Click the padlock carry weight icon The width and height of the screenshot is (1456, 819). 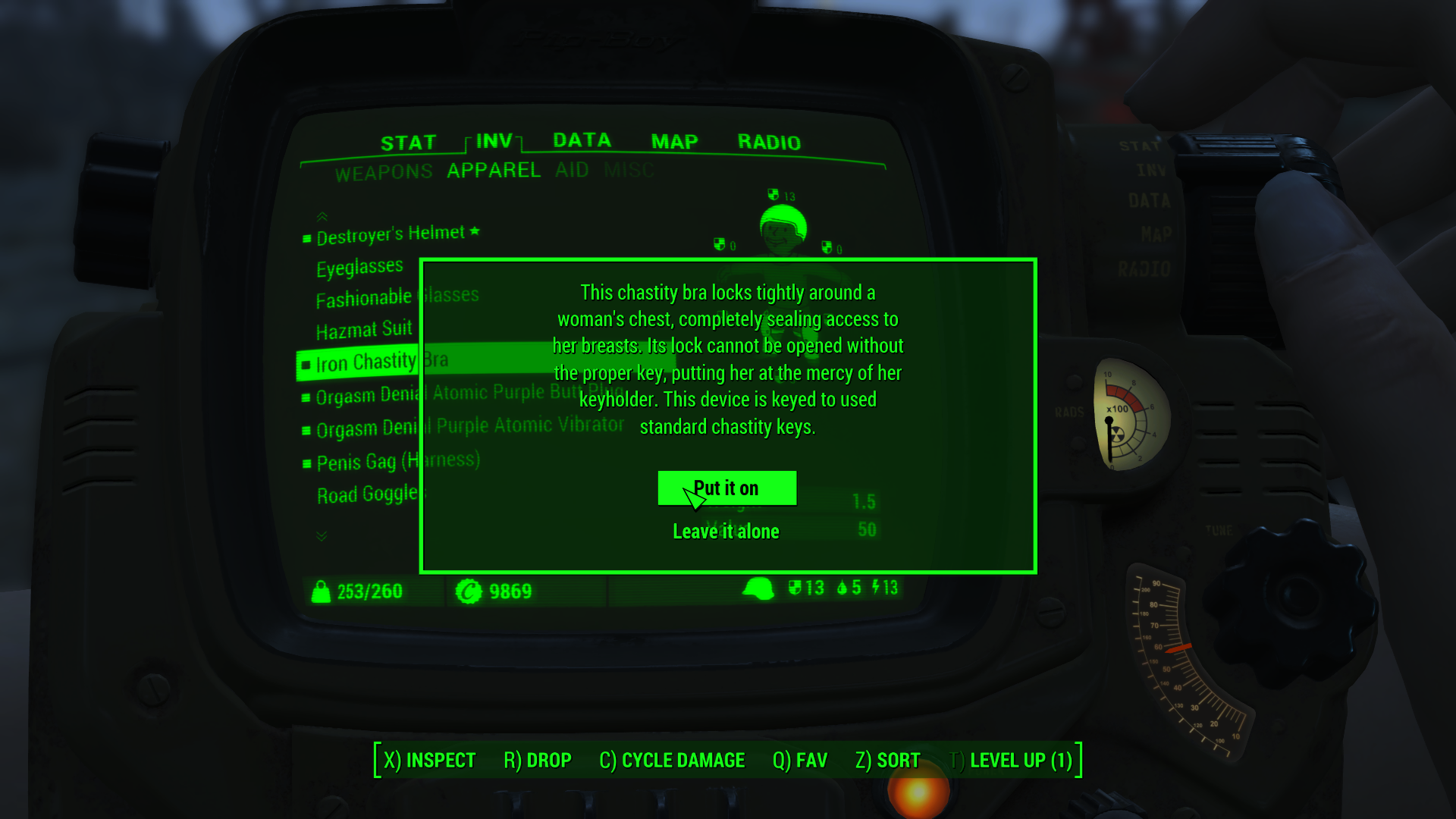tap(321, 591)
